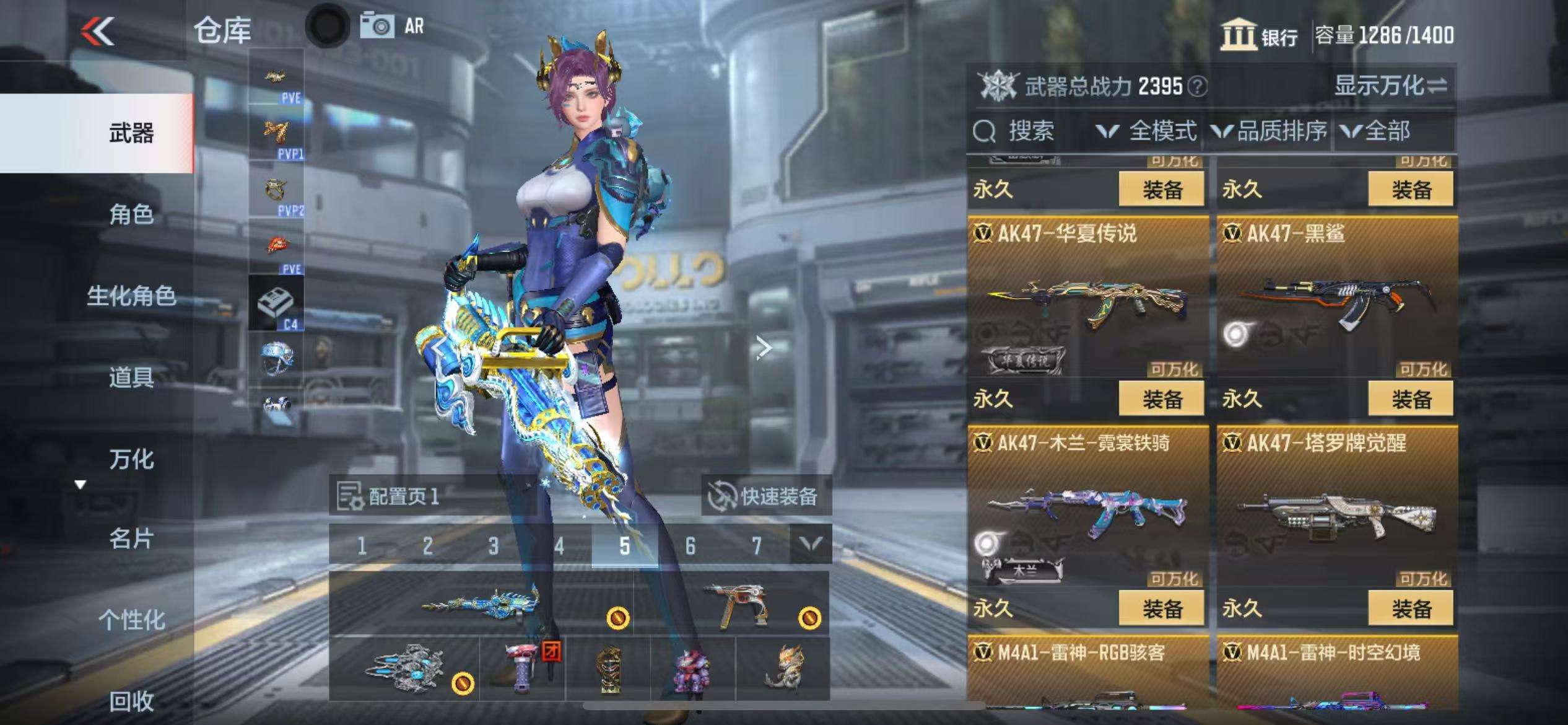
Task: Select the 武器 category tab
Action: 131,133
